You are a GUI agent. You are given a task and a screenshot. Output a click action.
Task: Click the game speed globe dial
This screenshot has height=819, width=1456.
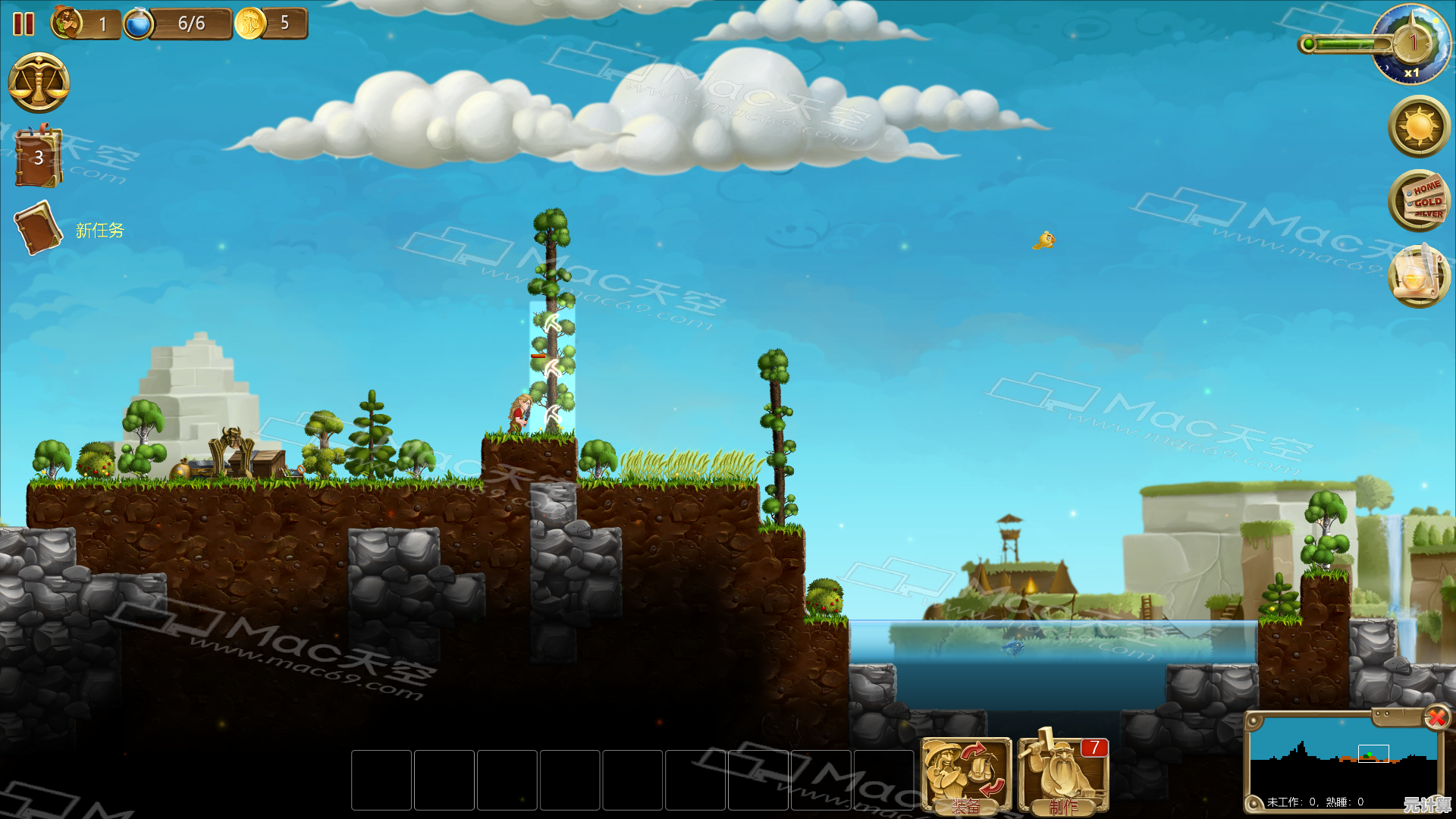pyautogui.click(x=1410, y=45)
